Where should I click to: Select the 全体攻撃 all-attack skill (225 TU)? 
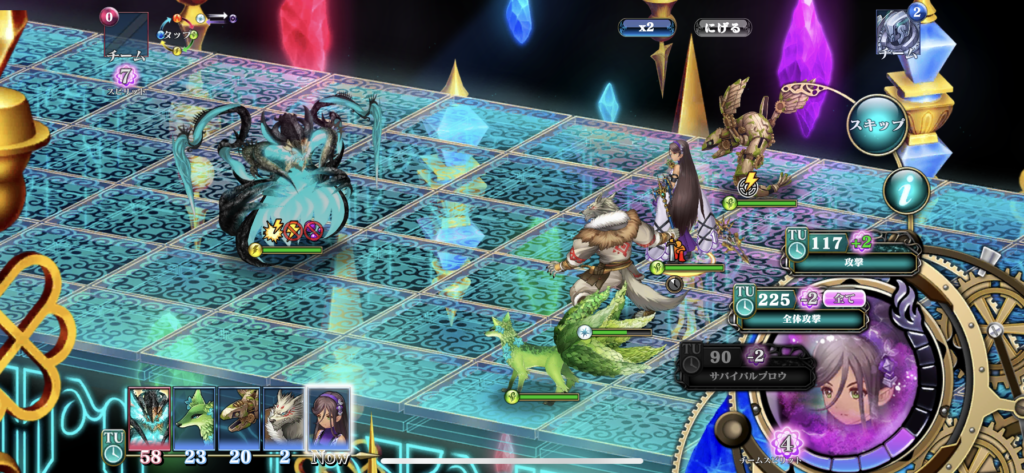(x=802, y=308)
